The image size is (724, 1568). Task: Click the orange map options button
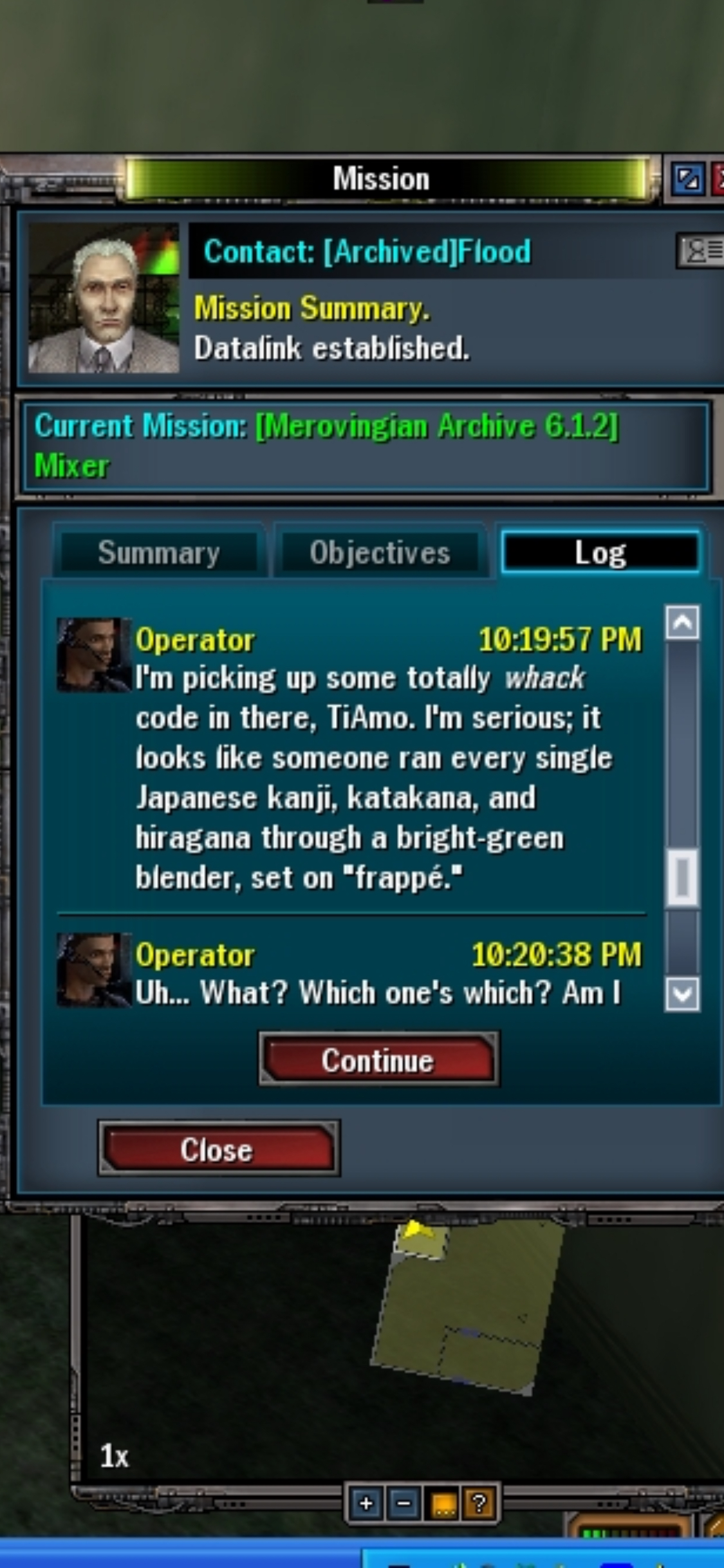[x=443, y=1504]
